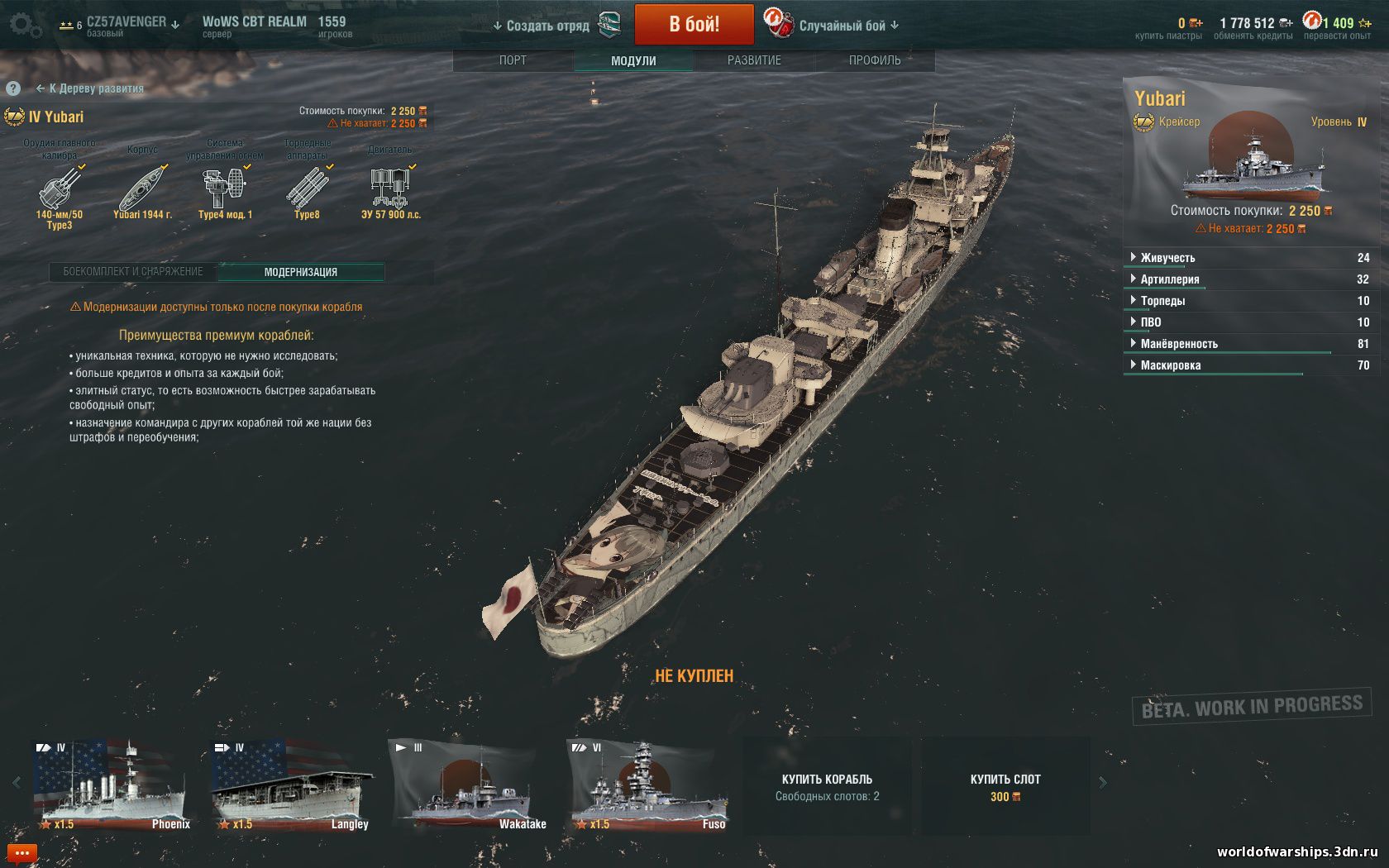Open the БОЕКОМПЛЕКТ И СНАРЯЖЕНИЕ tab
The height and width of the screenshot is (868, 1389).
tap(132, 270)
